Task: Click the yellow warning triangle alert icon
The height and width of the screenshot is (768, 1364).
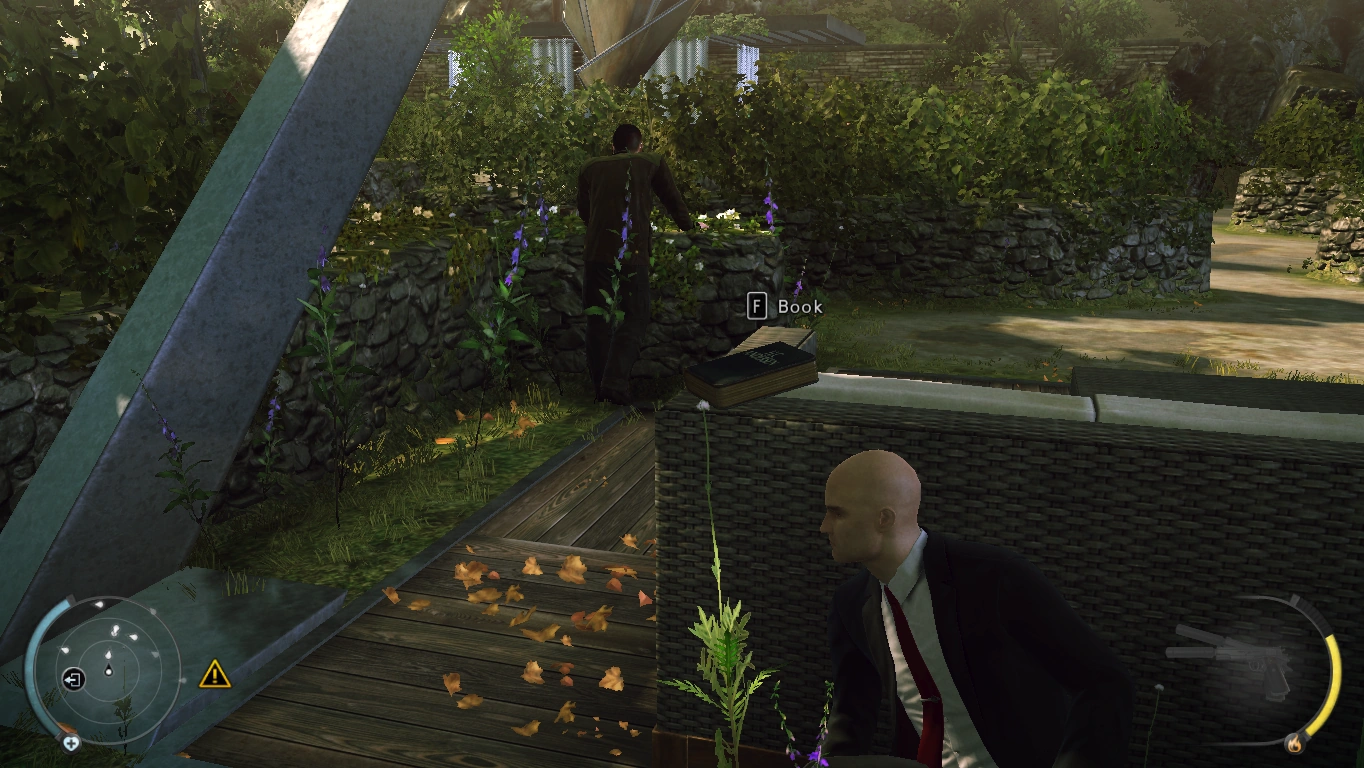Action: pyautogui.click(x=214, y=676)
